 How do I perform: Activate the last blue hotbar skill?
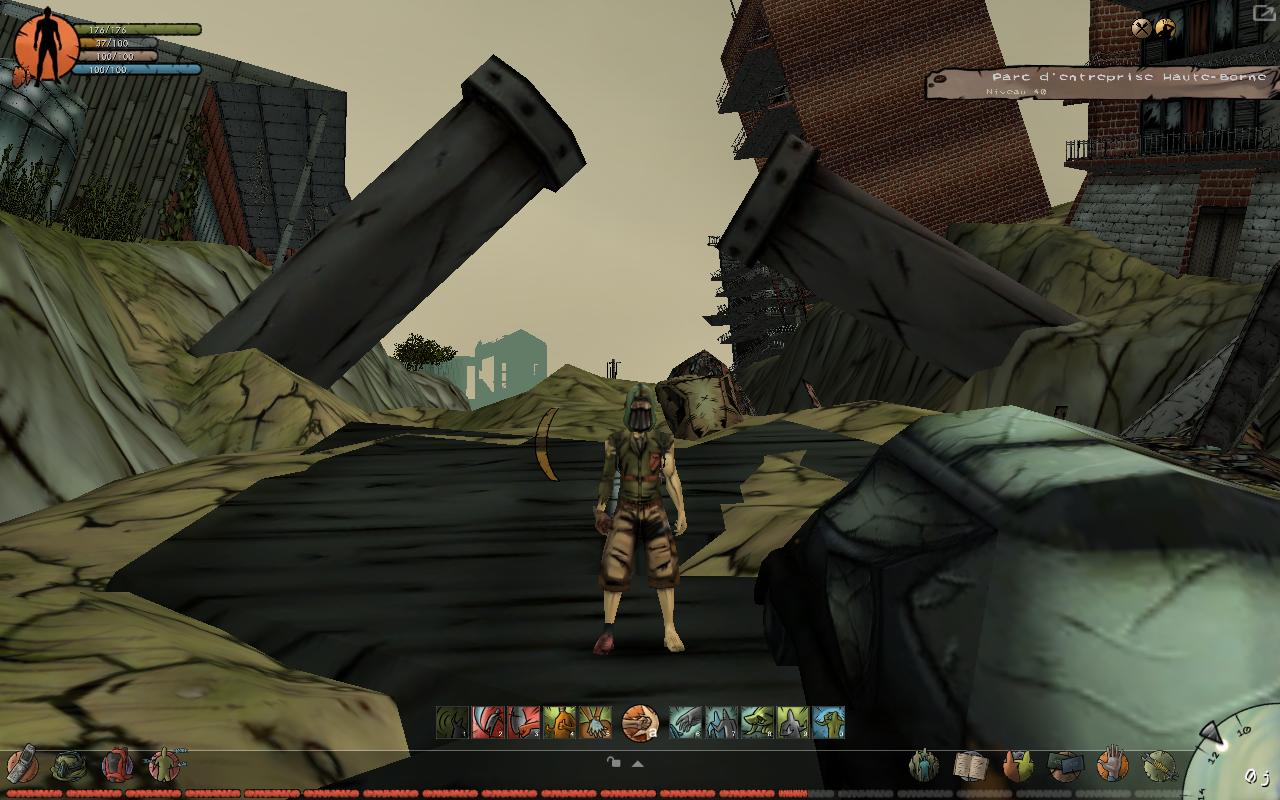pos(828,722)
